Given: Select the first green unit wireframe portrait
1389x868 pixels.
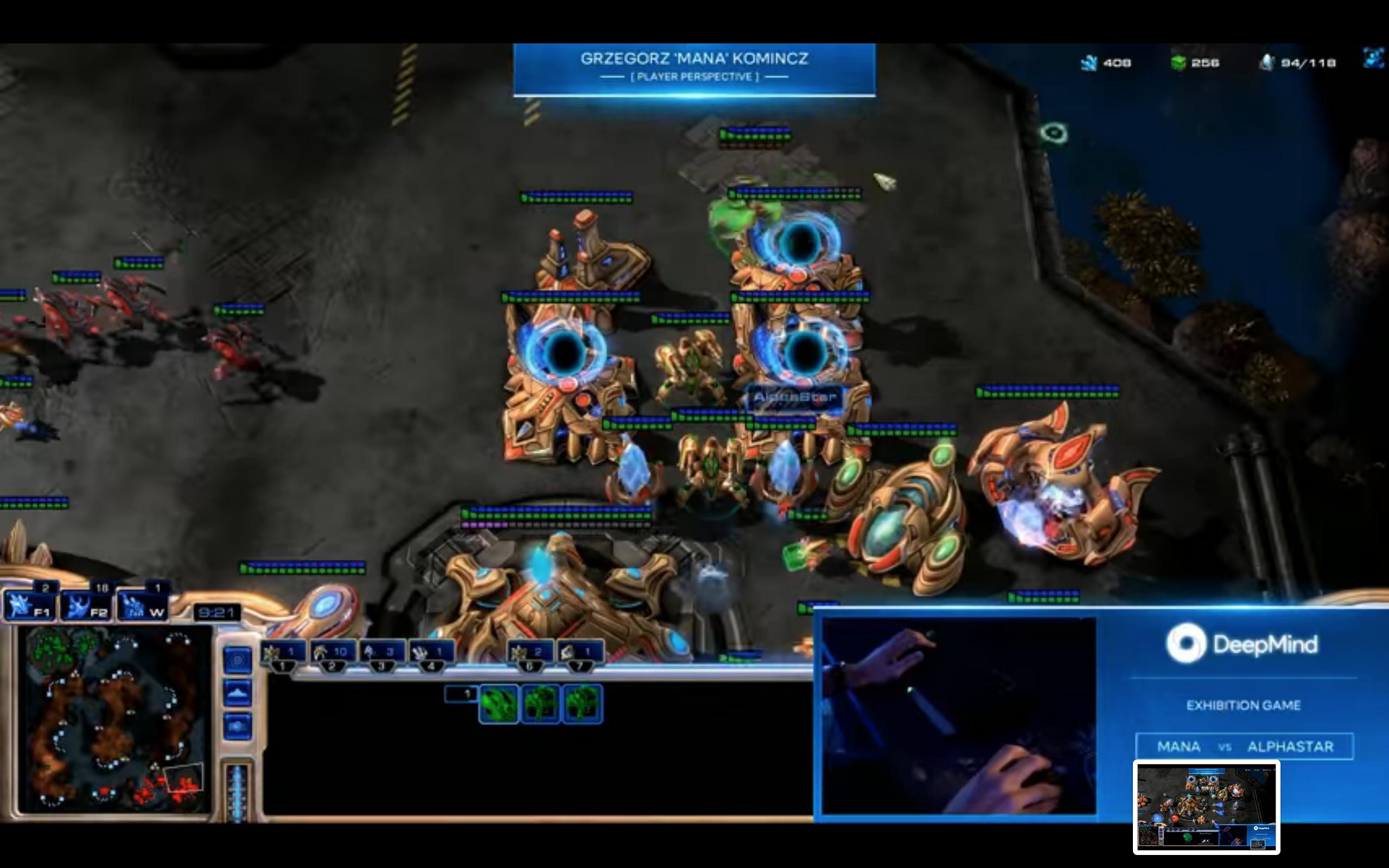Looking at the screenshot, I should pos(498,704).
